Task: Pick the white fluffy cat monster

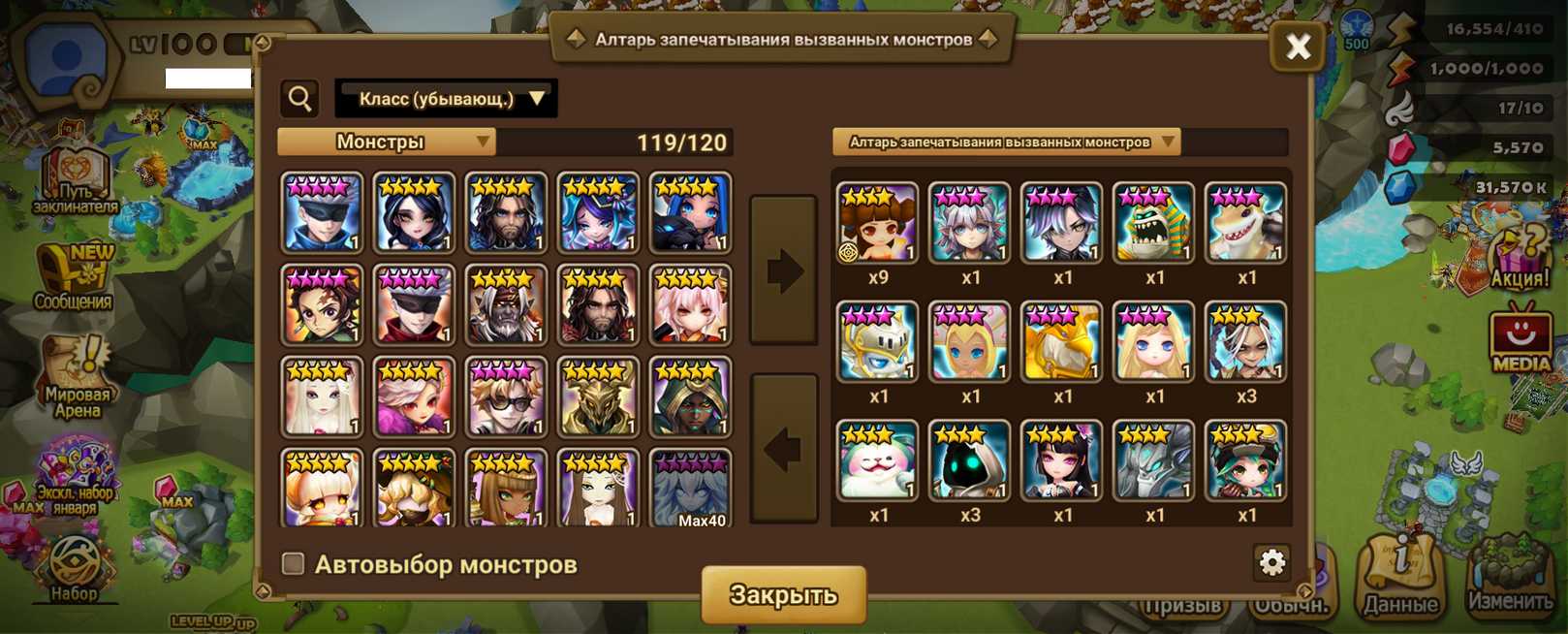Action: (x=877, y=461)
